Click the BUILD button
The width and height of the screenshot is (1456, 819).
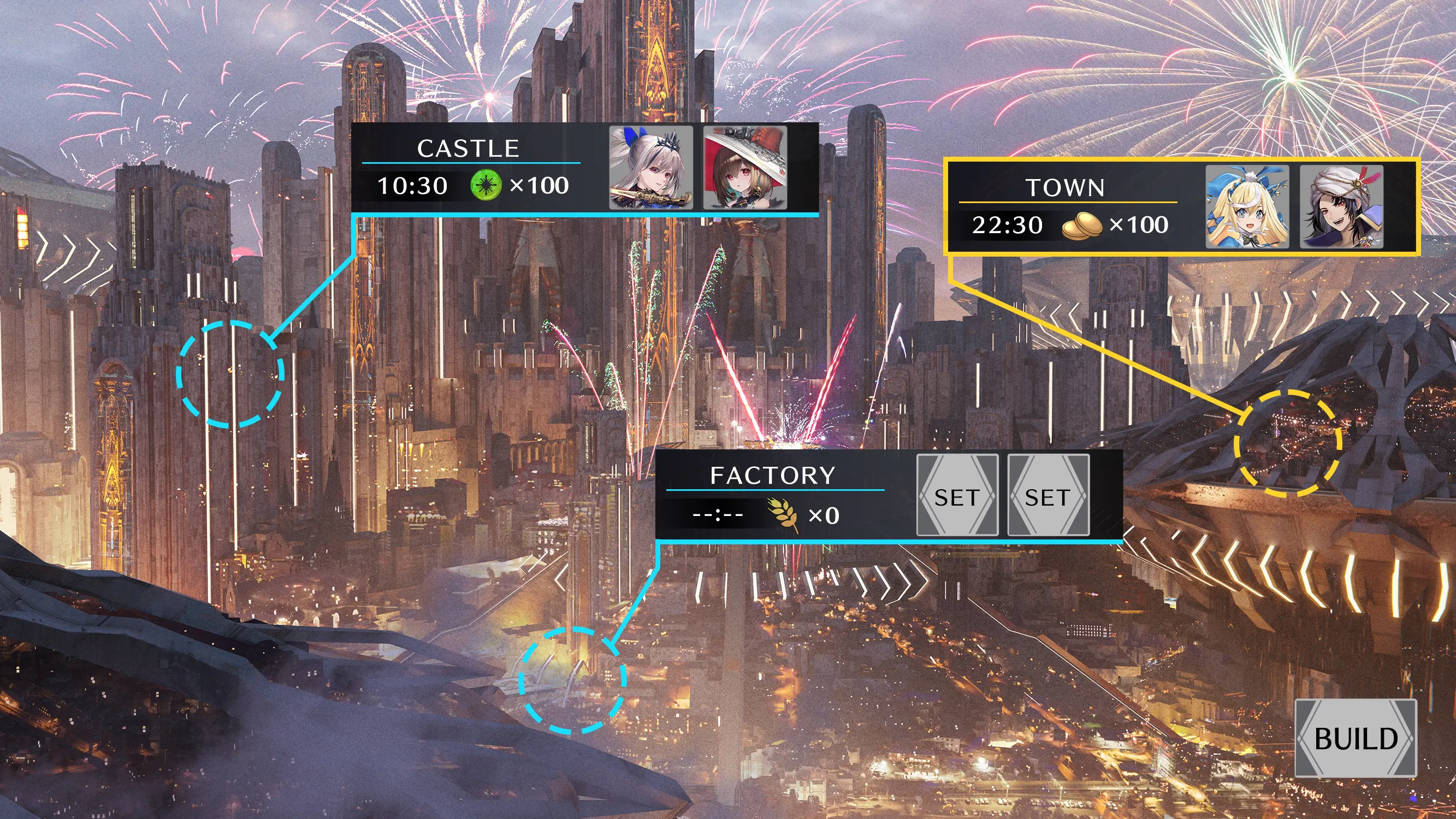pos(1356,738)
